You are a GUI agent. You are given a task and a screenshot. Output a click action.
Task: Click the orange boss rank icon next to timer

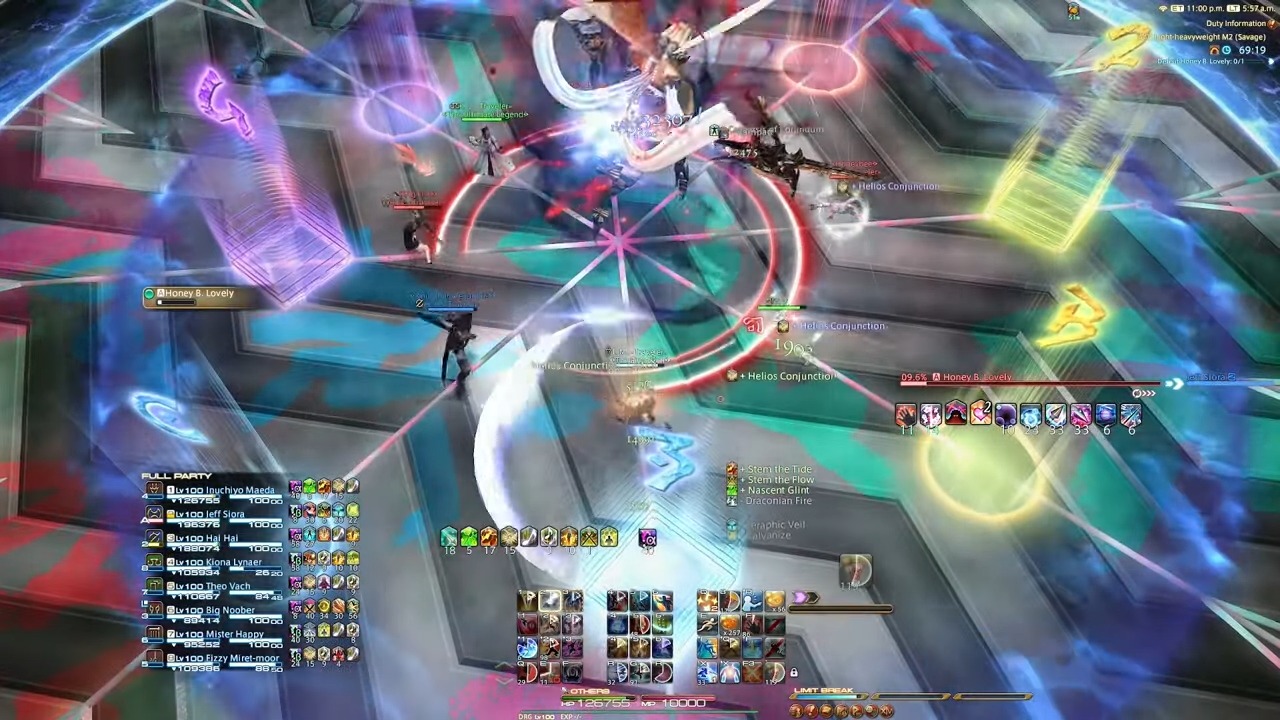click(1215, 50)
